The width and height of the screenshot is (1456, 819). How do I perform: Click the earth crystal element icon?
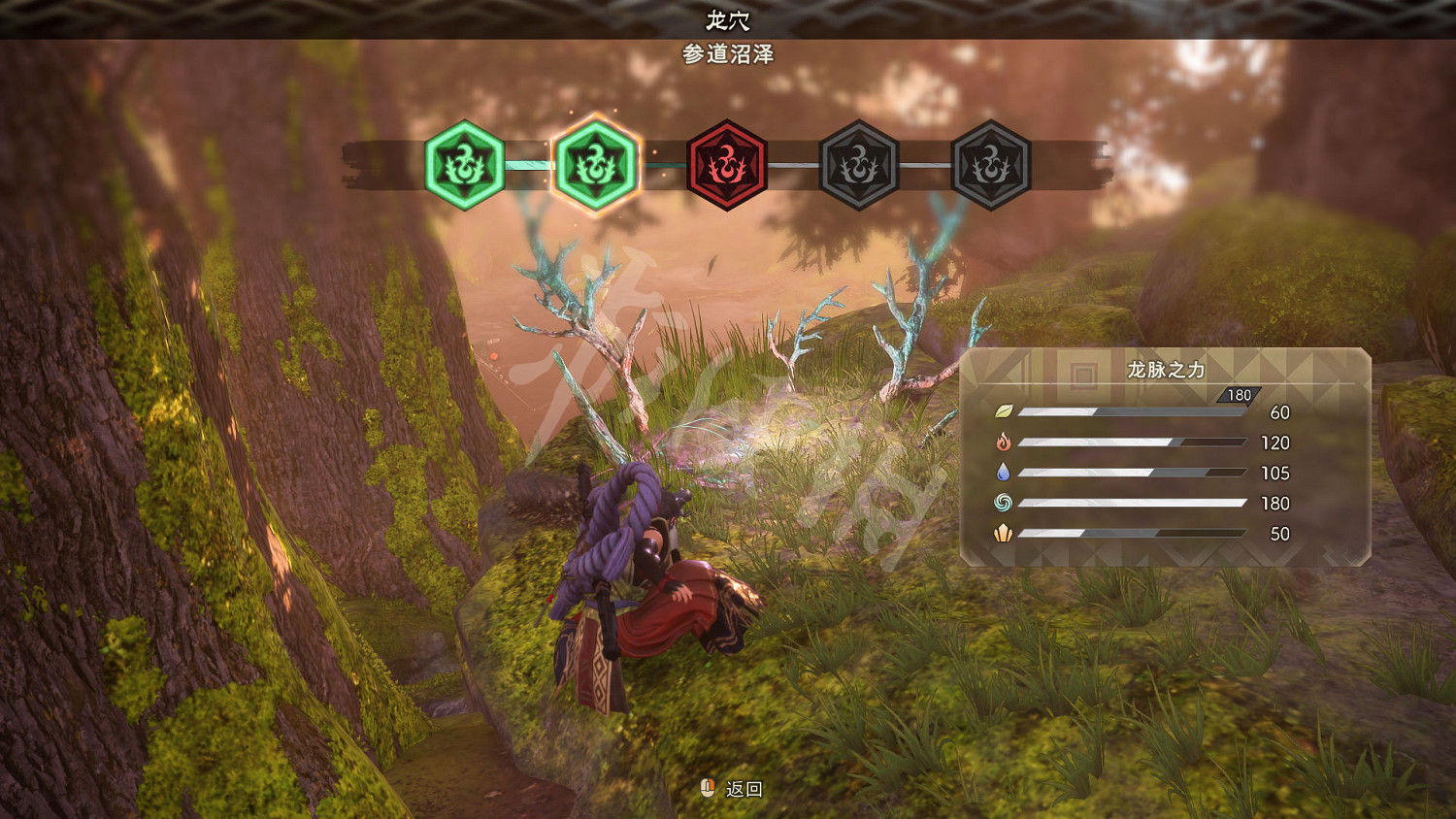pyautogui.click(x=1006, y=534)
